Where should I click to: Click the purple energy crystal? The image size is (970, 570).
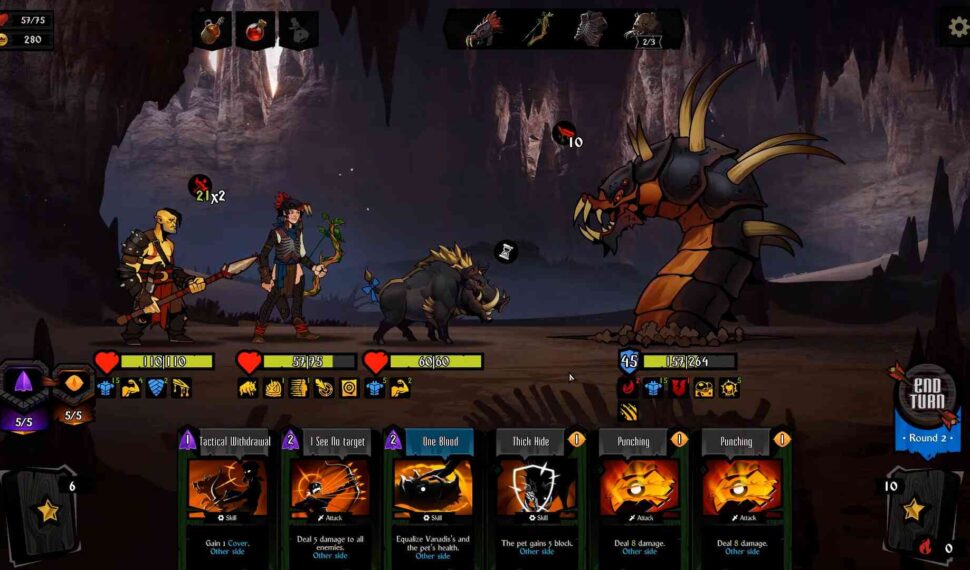click(23, 385)
